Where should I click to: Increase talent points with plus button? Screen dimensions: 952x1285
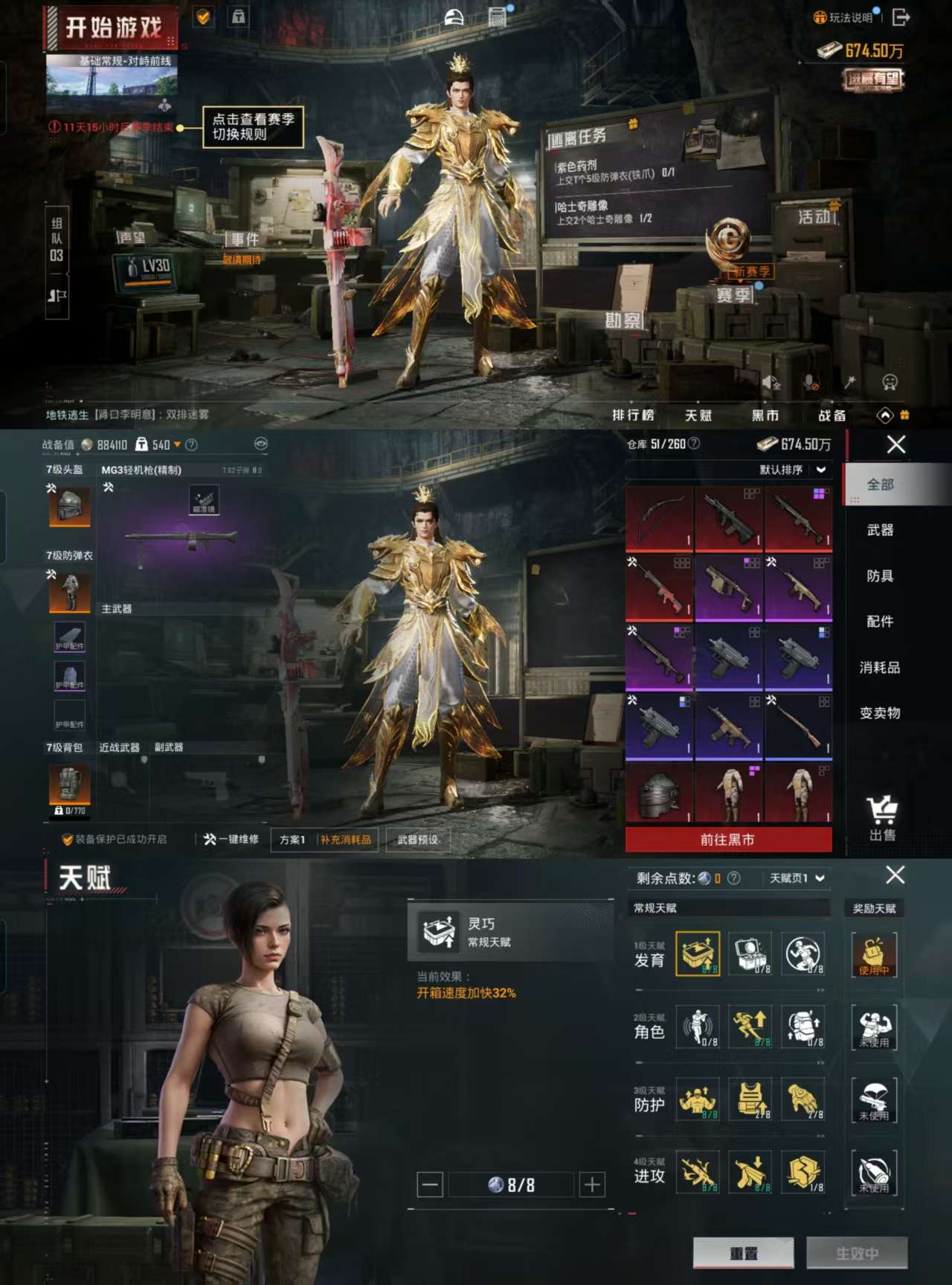[592, 1185]
